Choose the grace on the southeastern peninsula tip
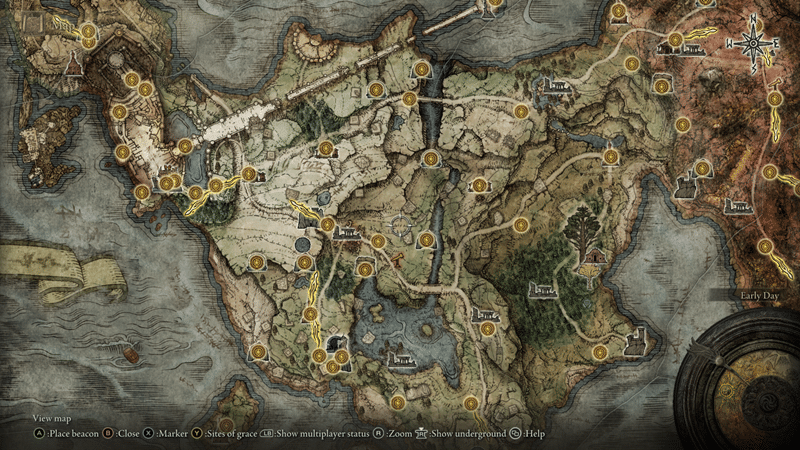Viewport: 800px width, 450px height. point(598,352)
